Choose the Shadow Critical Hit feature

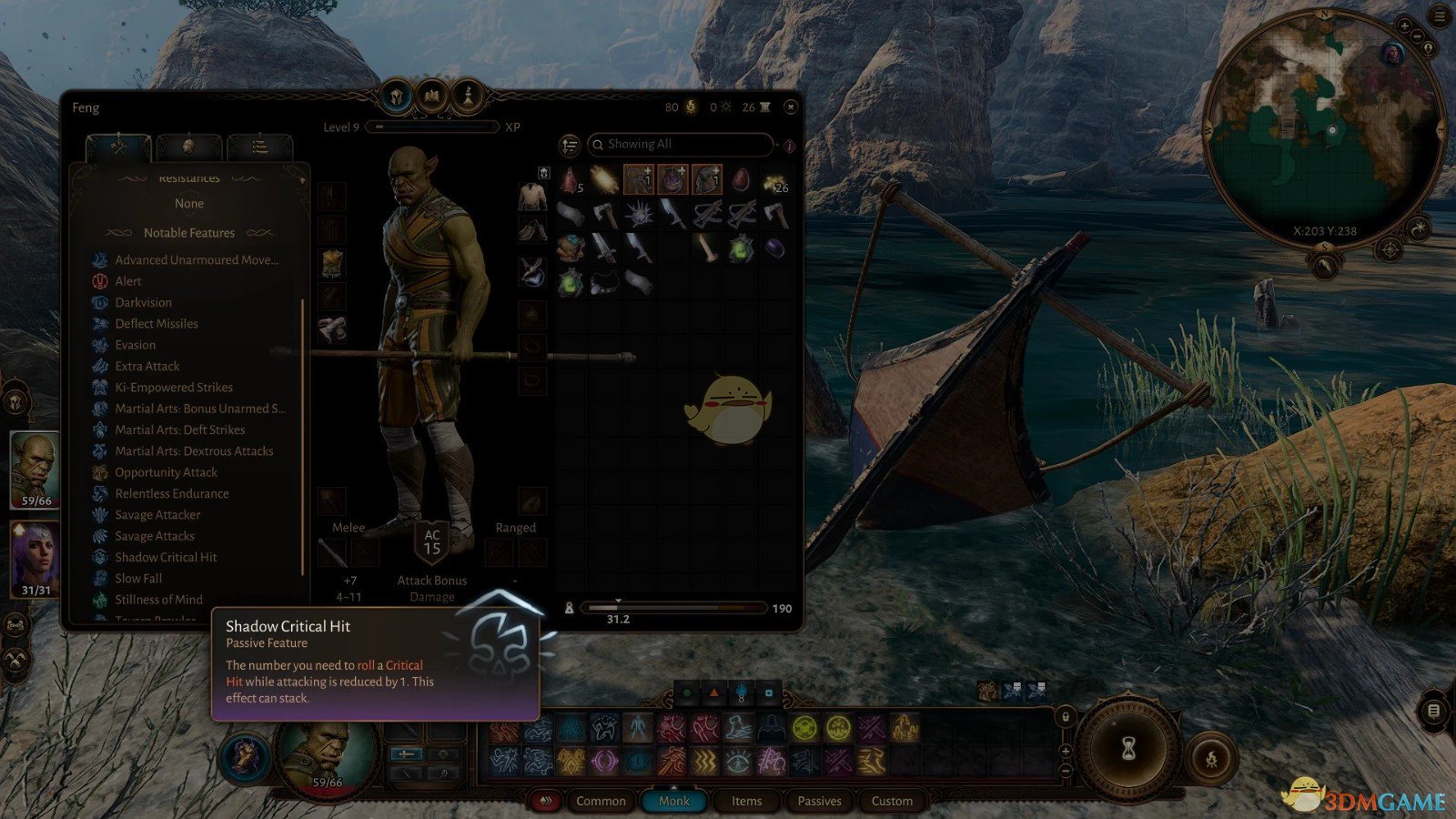[x=166, y=557]
